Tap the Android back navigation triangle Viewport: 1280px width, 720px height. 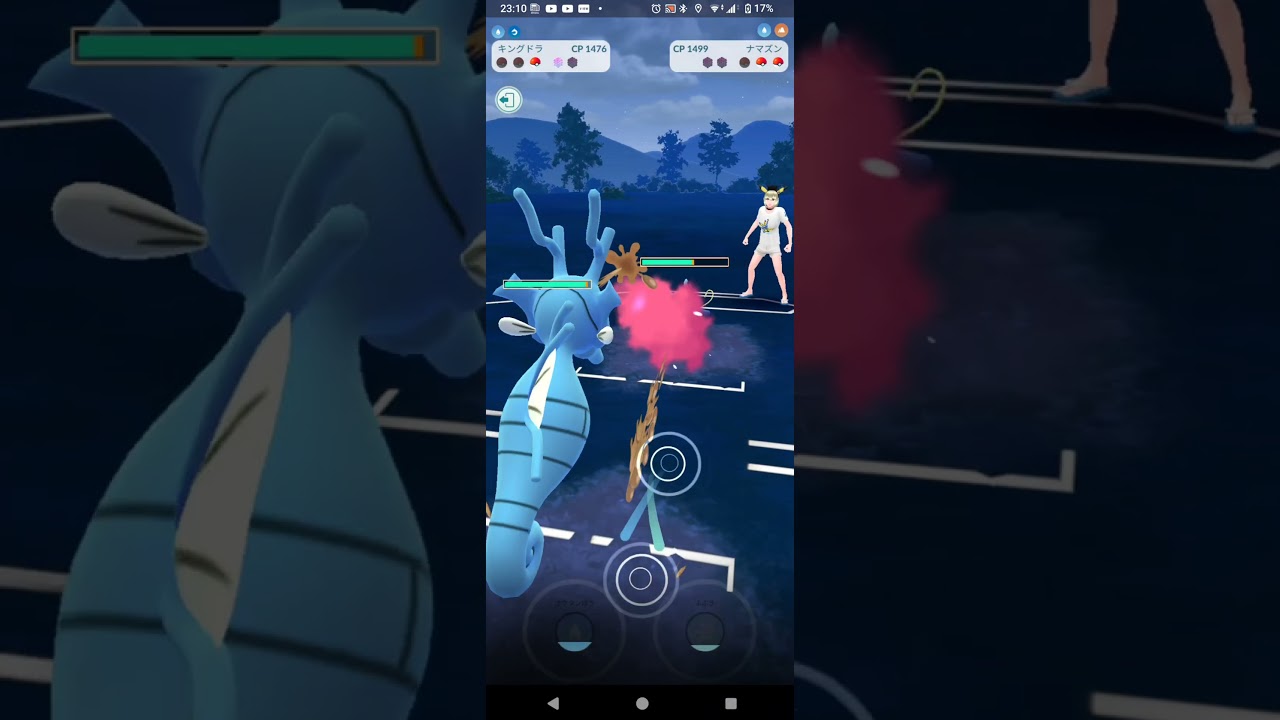553,703
